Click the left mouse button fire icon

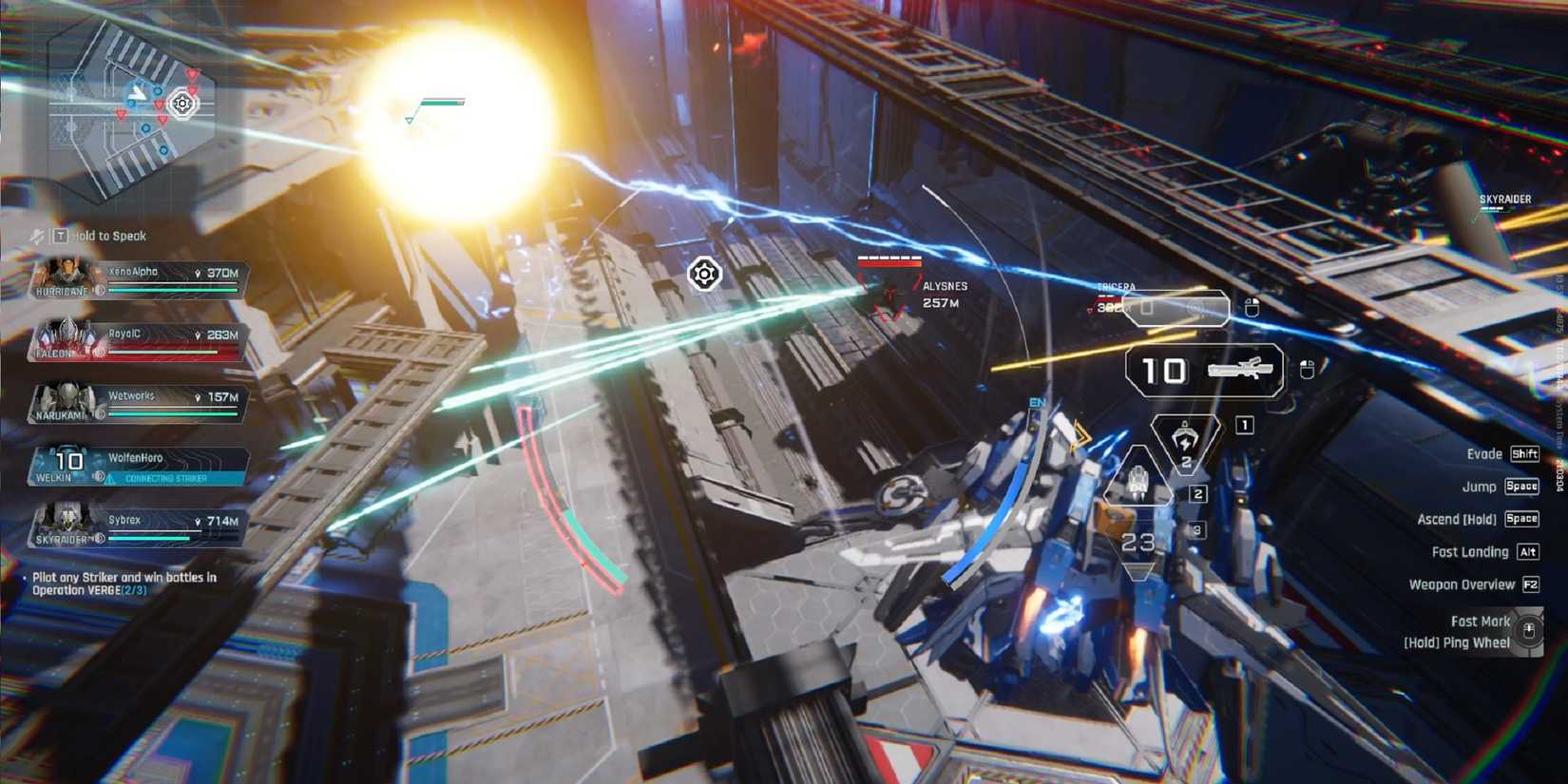[x=1306, y=368]
